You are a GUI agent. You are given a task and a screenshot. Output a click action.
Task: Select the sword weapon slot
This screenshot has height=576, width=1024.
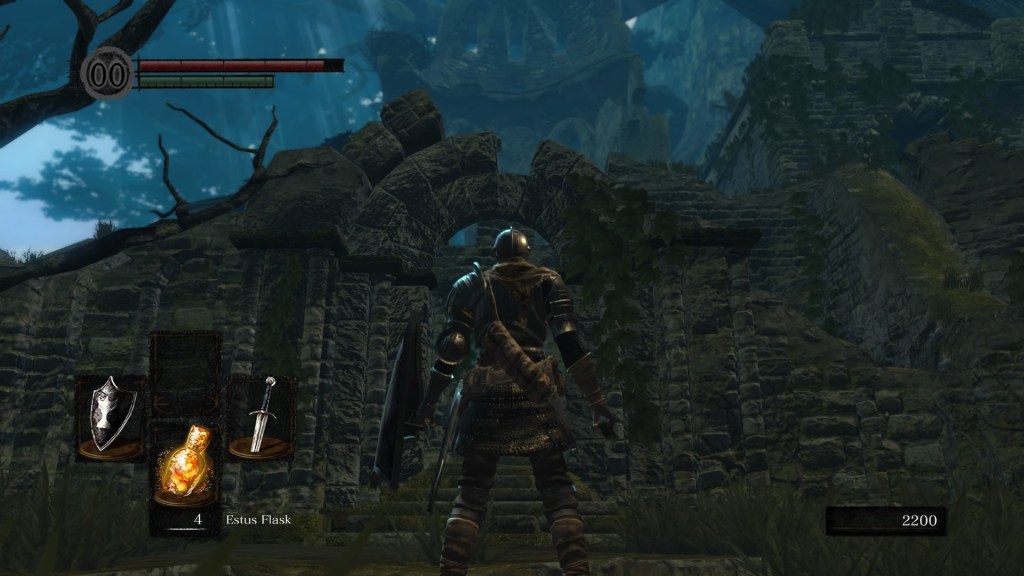[x=261, y=417]
